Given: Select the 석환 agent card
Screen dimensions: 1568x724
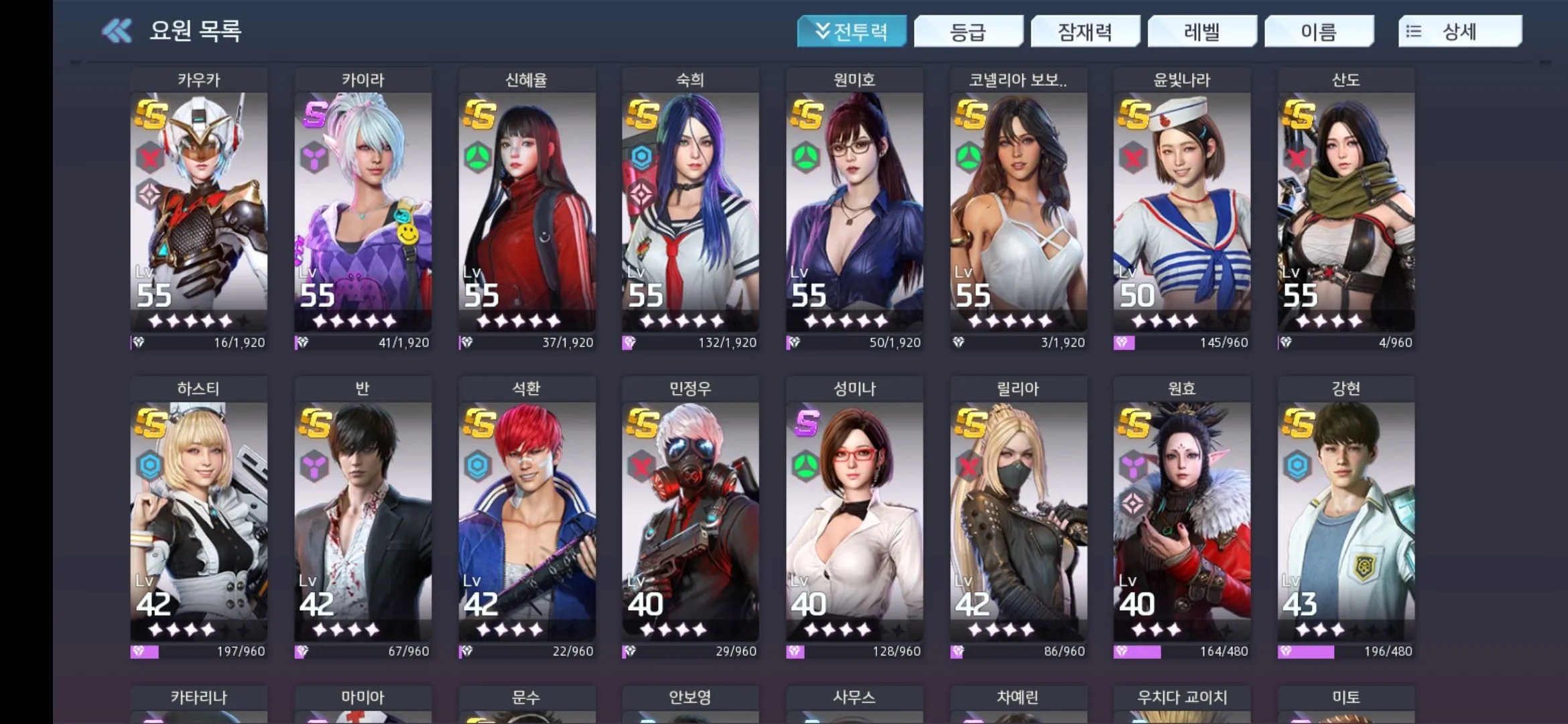Looking at the screenshot, I should 527,516.
